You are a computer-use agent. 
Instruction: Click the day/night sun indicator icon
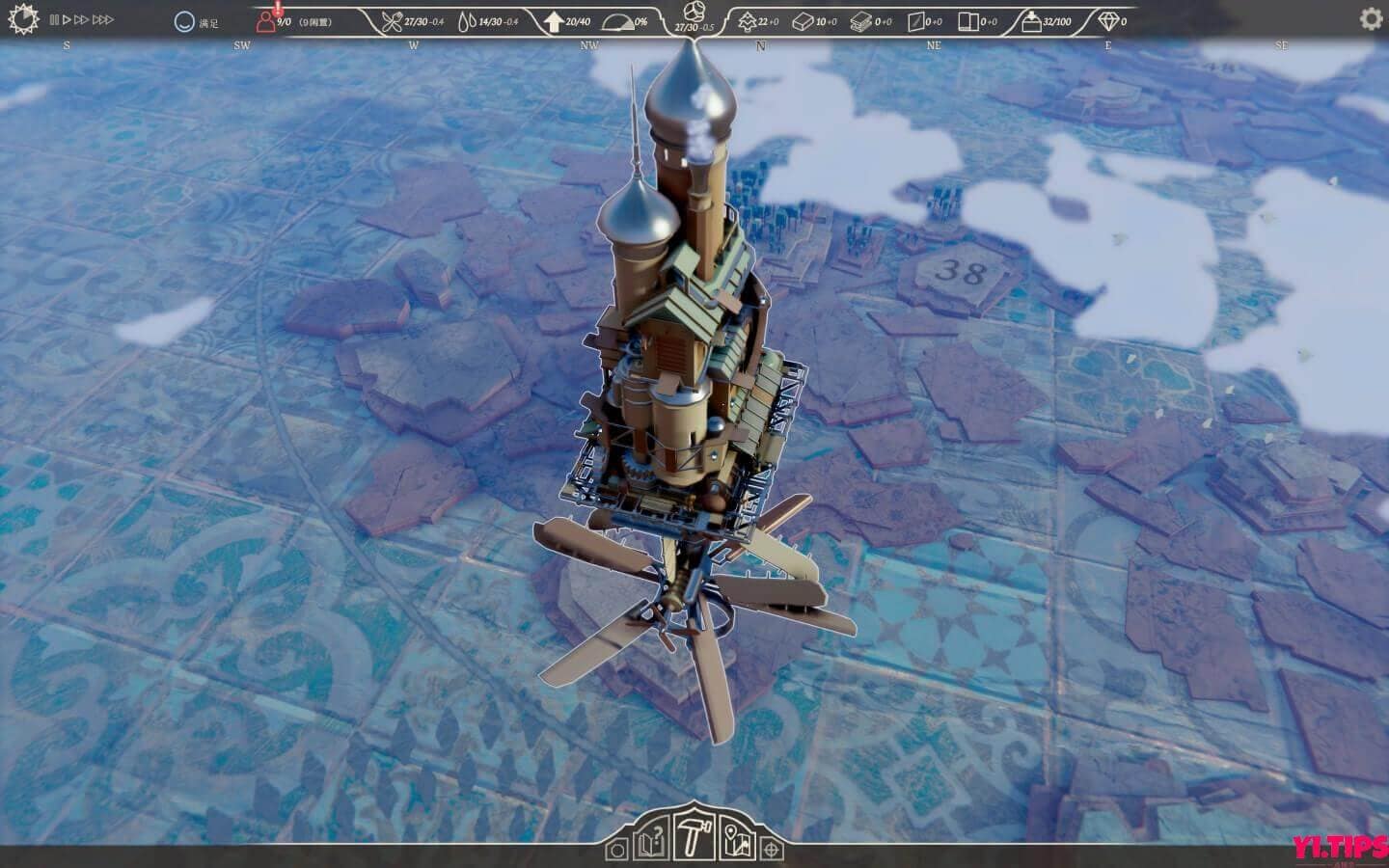[23, 17]
